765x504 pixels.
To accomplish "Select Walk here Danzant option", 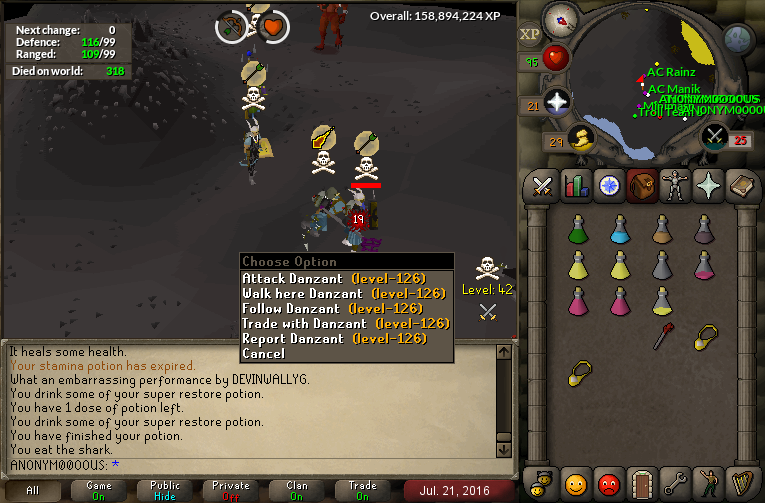I will click(343, 293).
